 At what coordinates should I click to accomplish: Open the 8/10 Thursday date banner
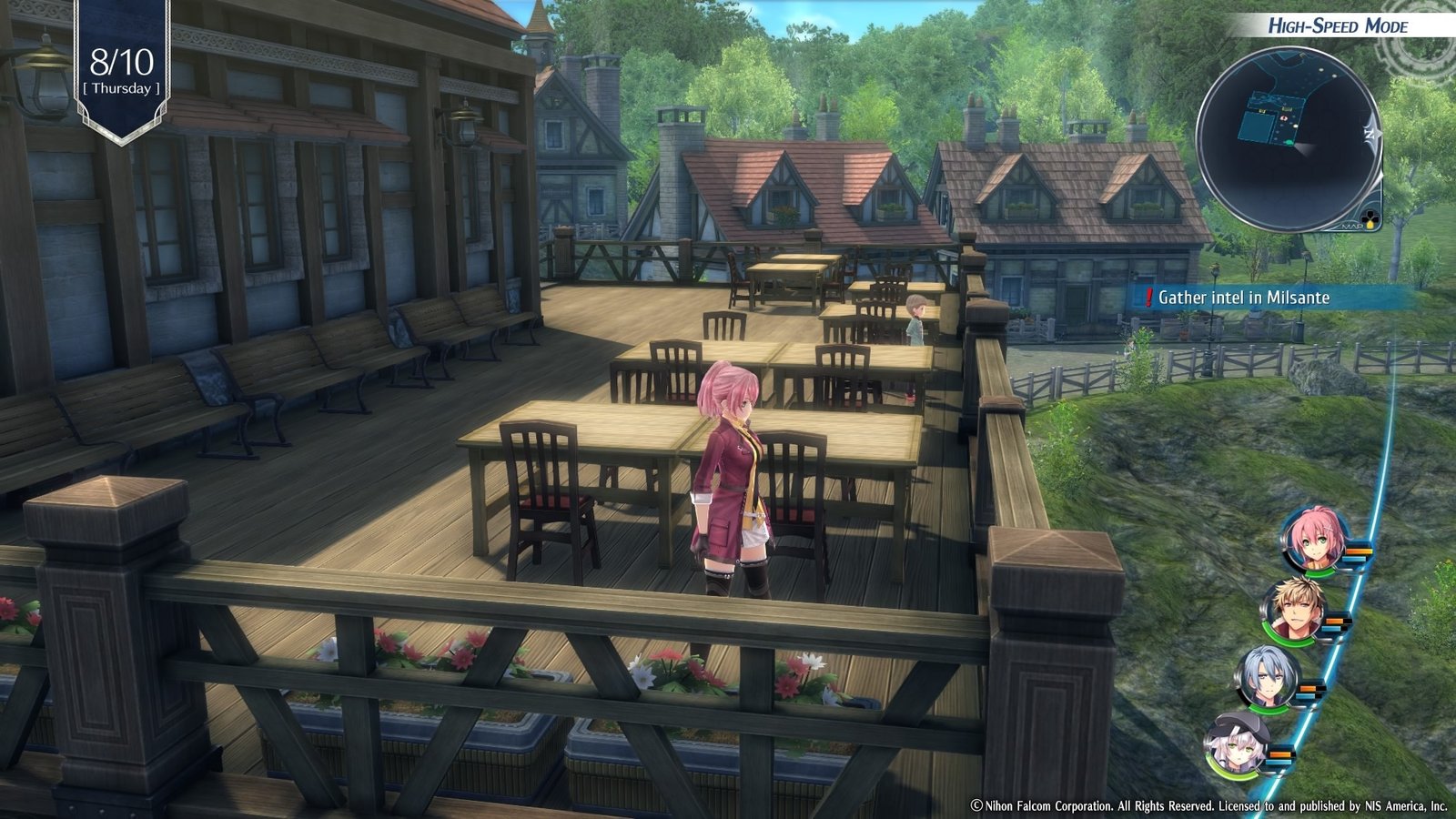click(x=122, y=71)
